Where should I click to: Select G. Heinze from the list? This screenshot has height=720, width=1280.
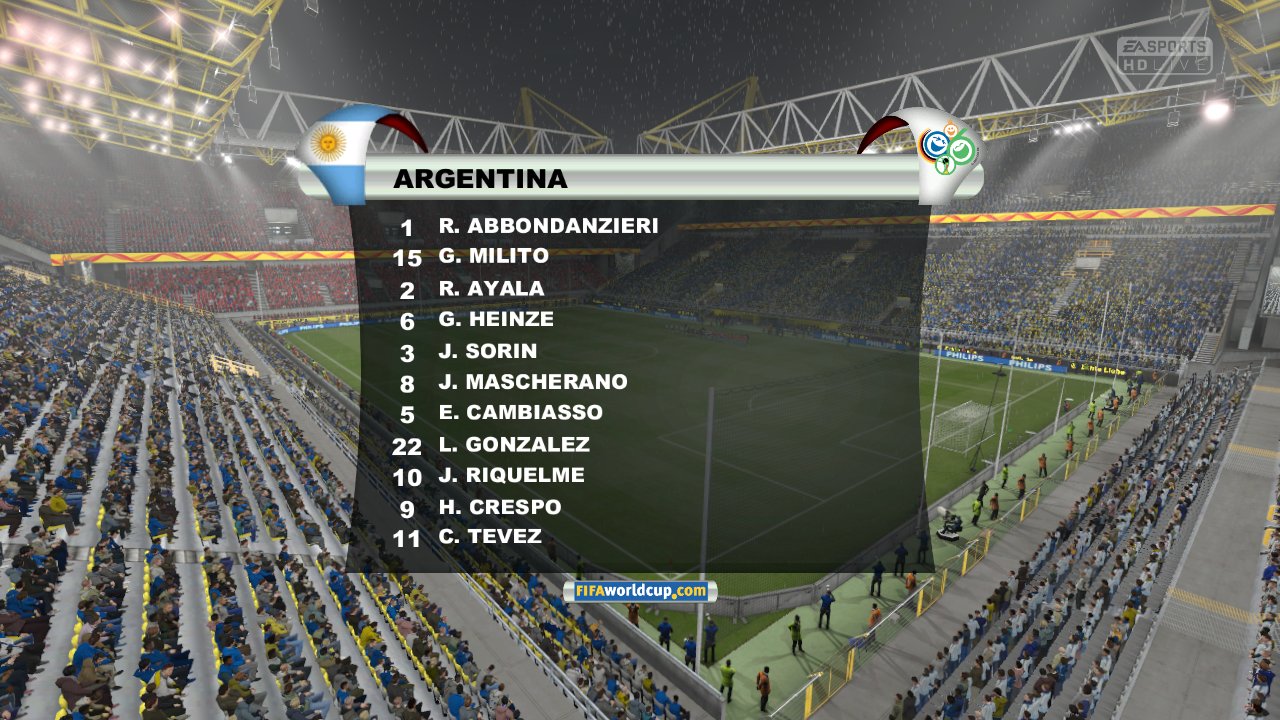pos(495,320)
